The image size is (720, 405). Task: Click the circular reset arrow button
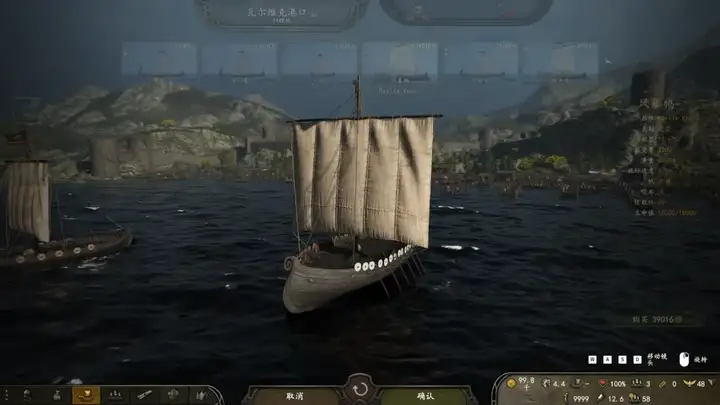[359, 387]
